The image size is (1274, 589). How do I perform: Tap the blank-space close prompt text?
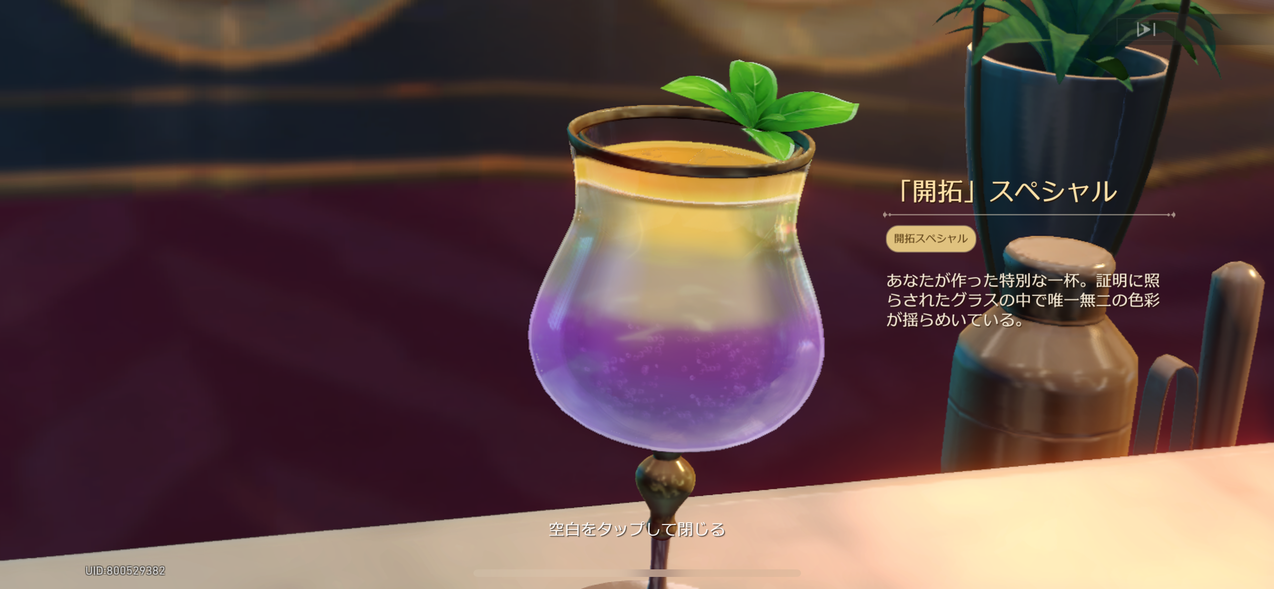pyautogui.click(x=637, y=529)
